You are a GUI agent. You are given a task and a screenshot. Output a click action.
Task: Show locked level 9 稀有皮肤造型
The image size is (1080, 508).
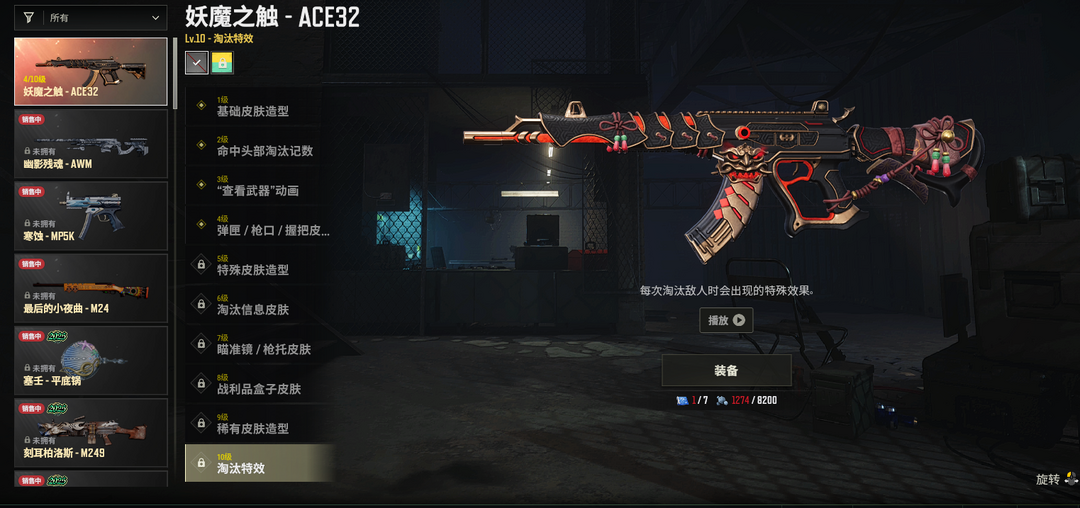click(259, 424)
